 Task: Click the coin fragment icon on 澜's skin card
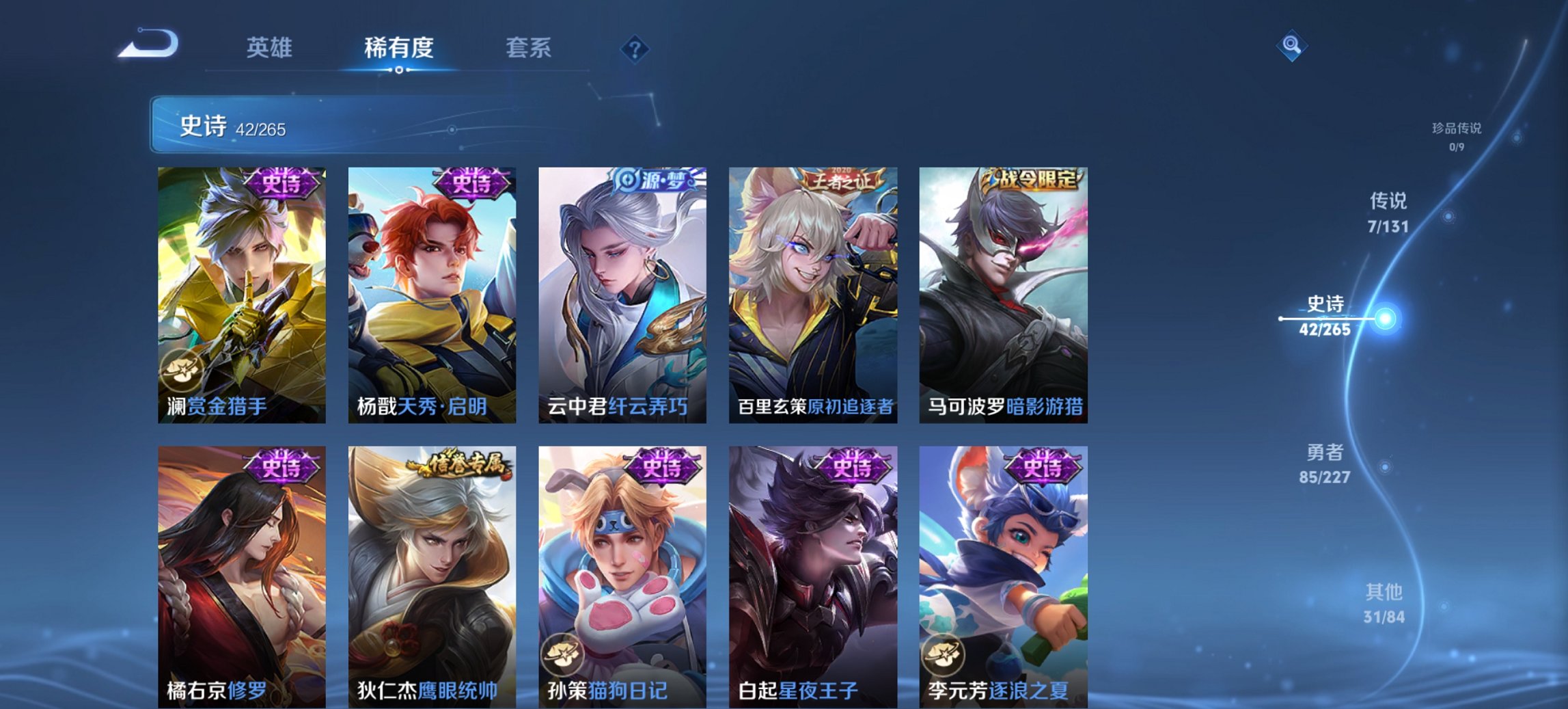tap(180, 370)
